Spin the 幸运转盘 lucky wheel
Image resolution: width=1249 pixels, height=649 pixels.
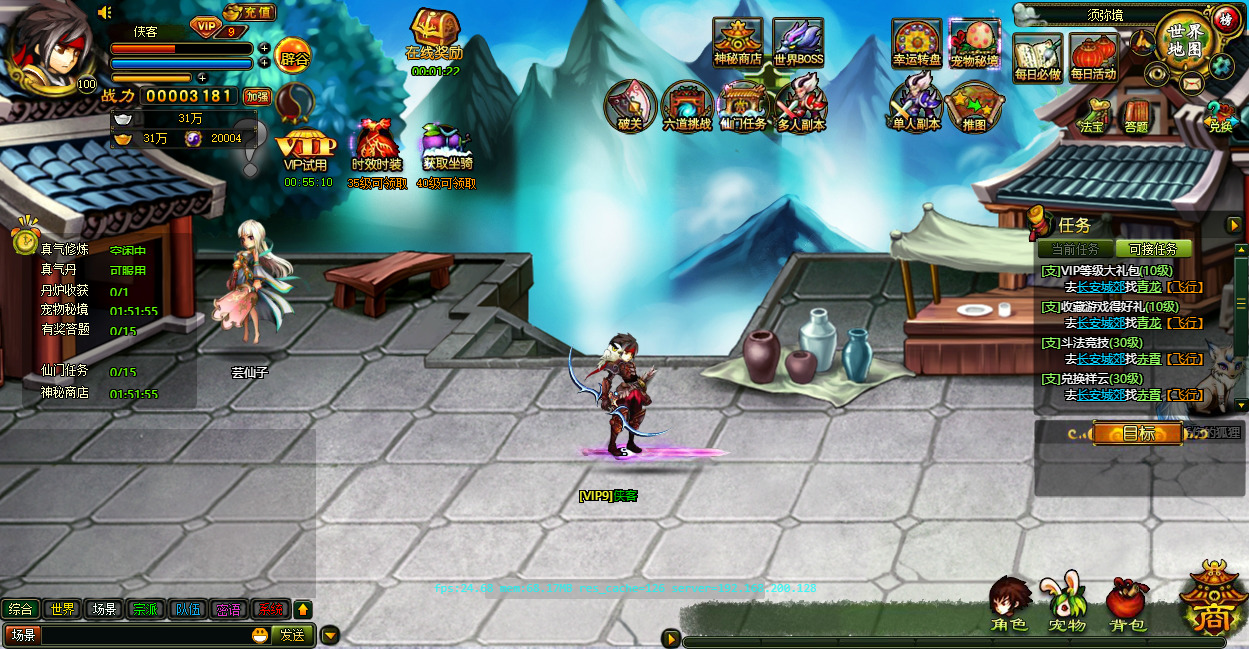tap(916, 42)
